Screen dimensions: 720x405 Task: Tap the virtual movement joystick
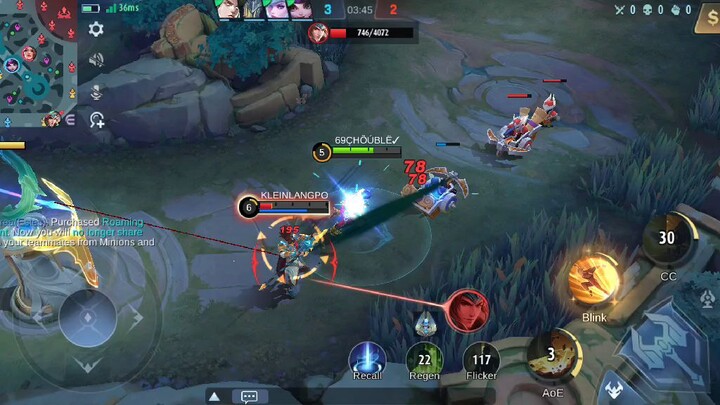tap(88, 318)
